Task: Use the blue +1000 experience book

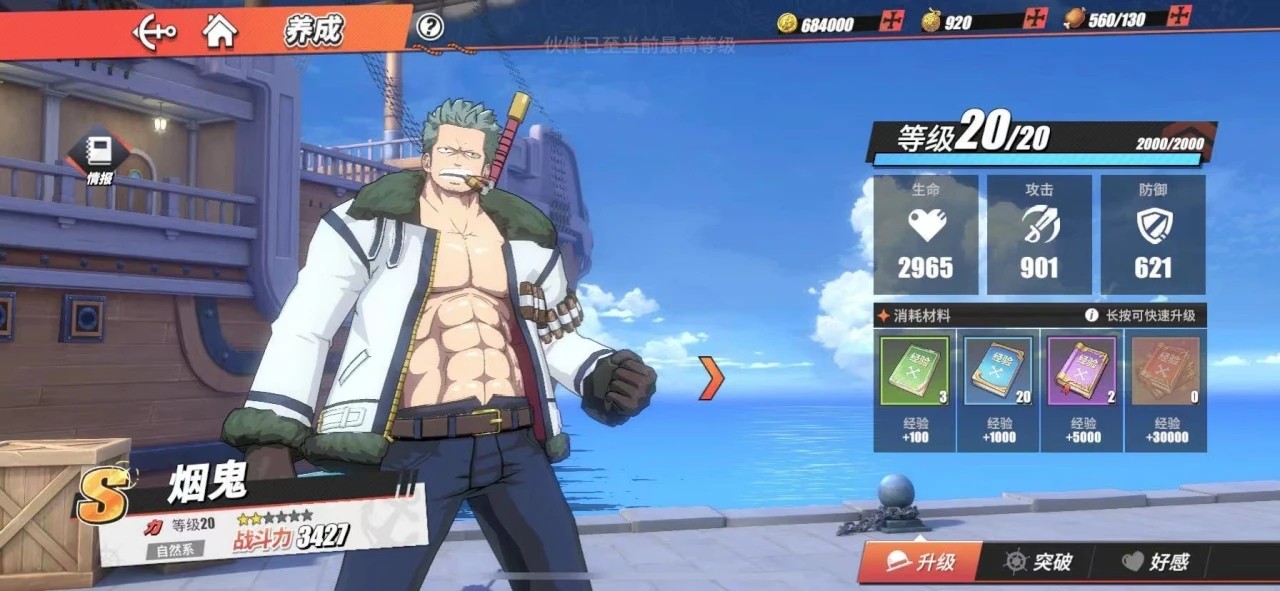Action: coord(998,371)
